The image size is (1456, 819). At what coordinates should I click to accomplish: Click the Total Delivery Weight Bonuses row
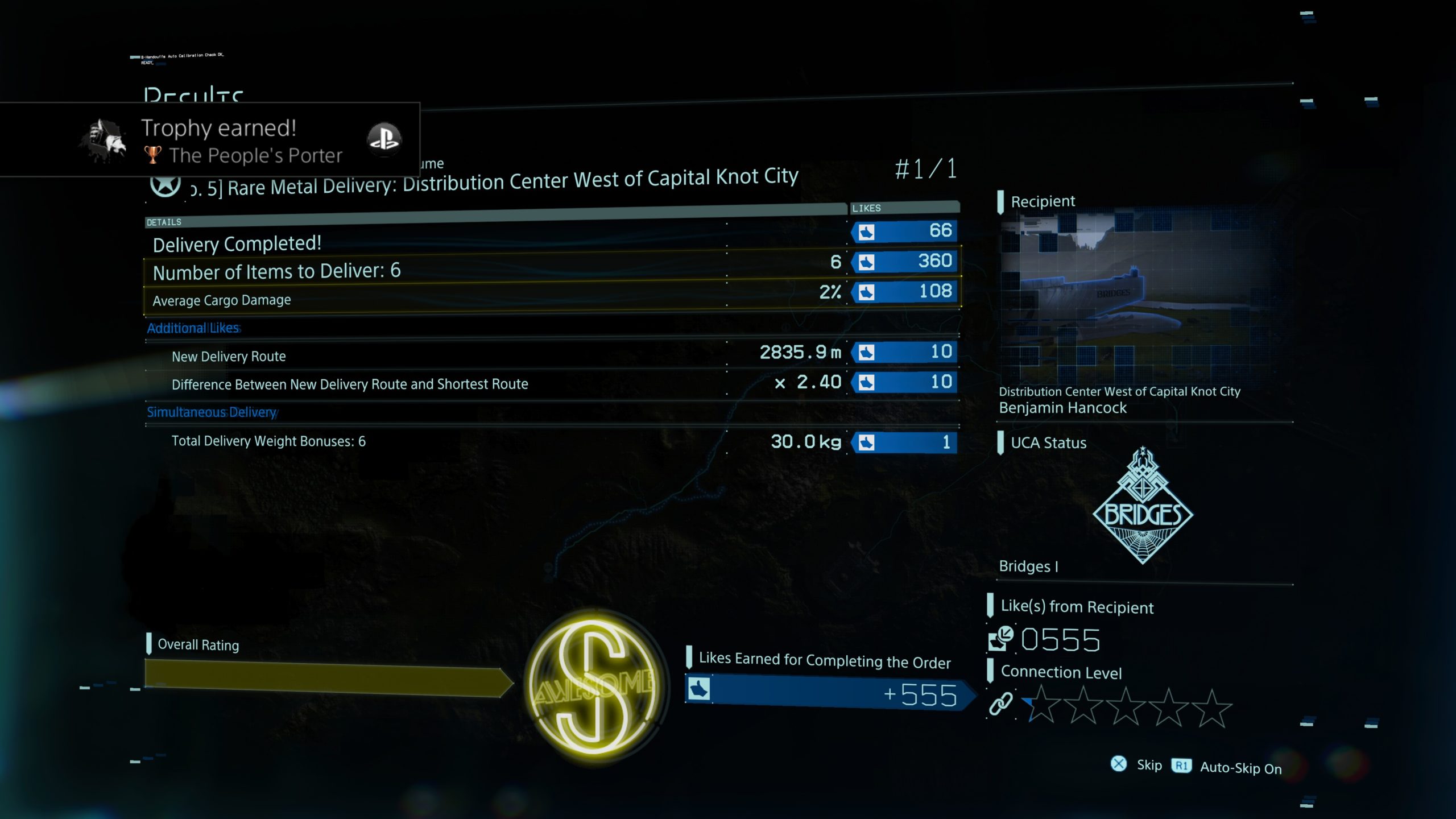[552, 441]
